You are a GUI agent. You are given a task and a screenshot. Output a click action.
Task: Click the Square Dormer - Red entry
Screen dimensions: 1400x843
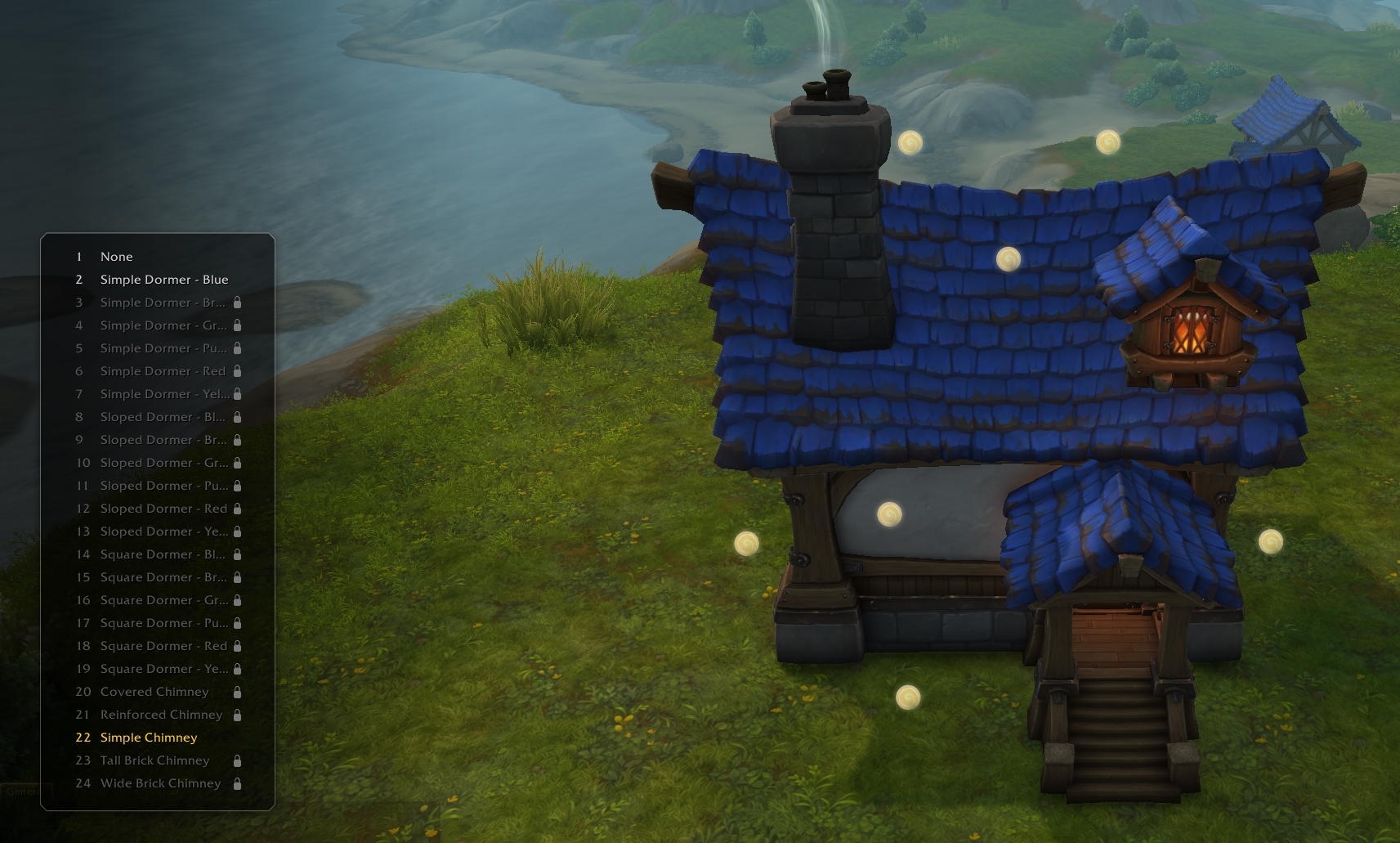[x=163, y=646]
